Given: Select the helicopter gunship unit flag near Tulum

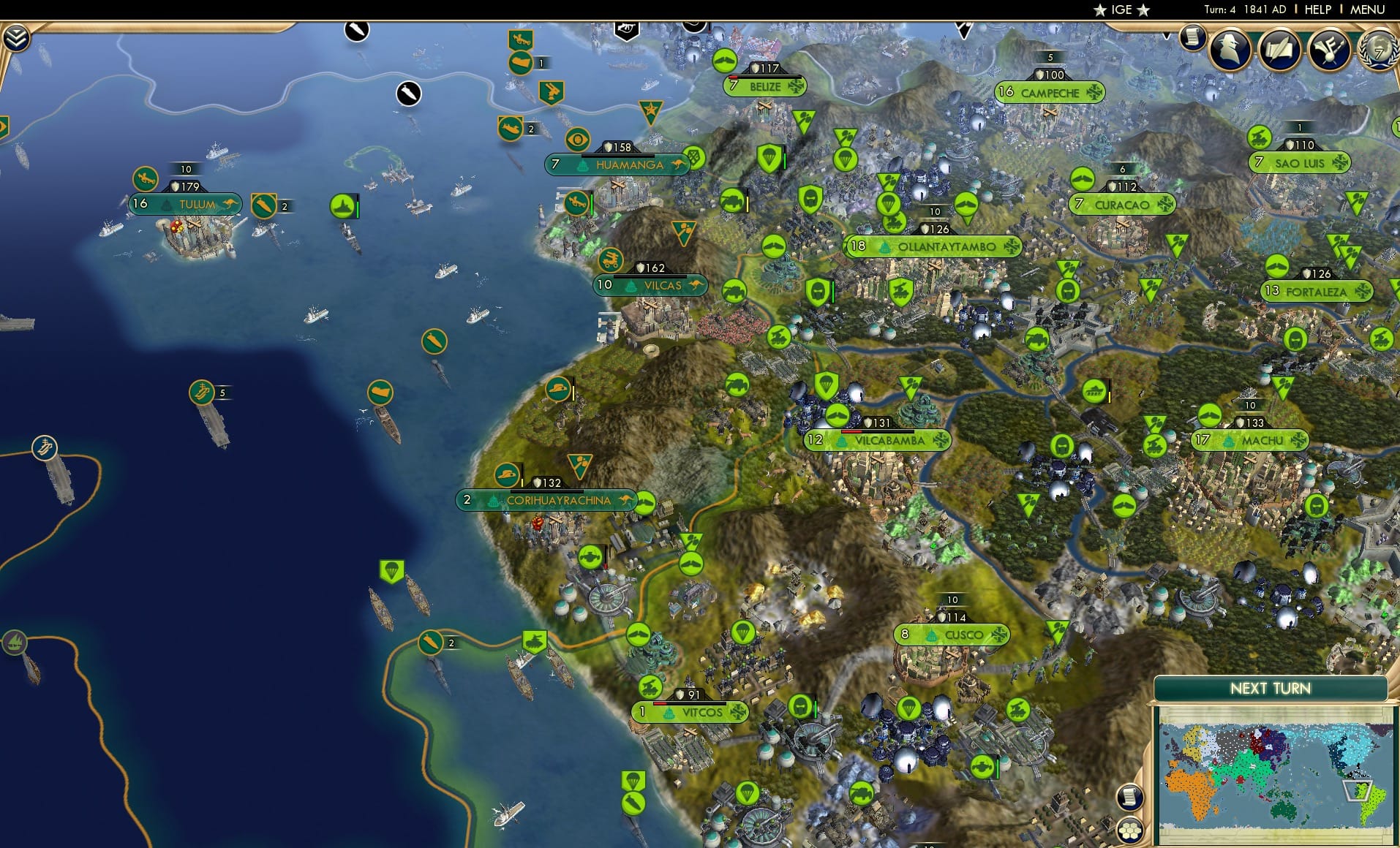Looking at the screenshot, I should pyautogui.click(x=145, y=178).
